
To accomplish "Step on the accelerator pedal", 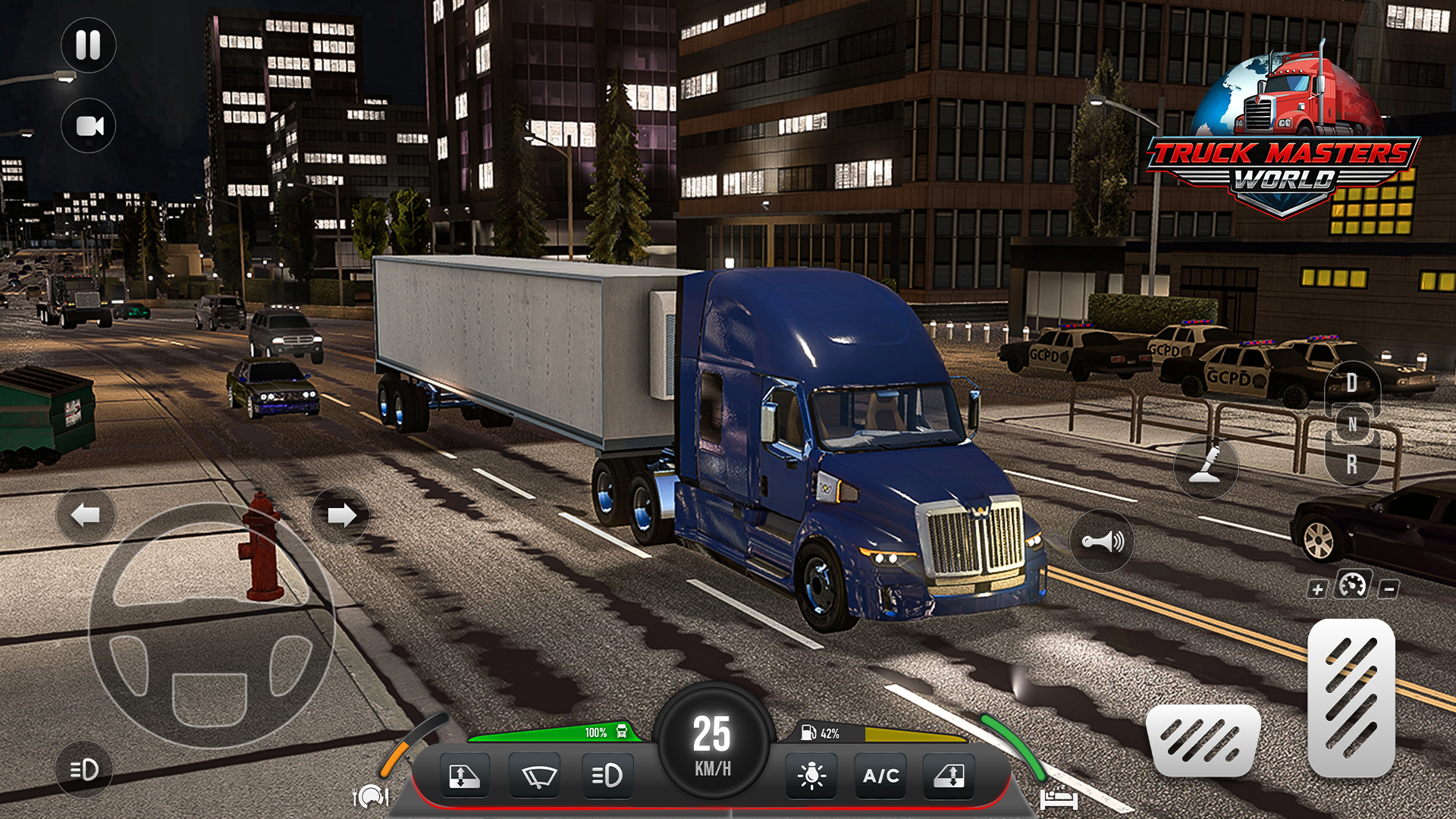I will click(x=1351, y=698).
